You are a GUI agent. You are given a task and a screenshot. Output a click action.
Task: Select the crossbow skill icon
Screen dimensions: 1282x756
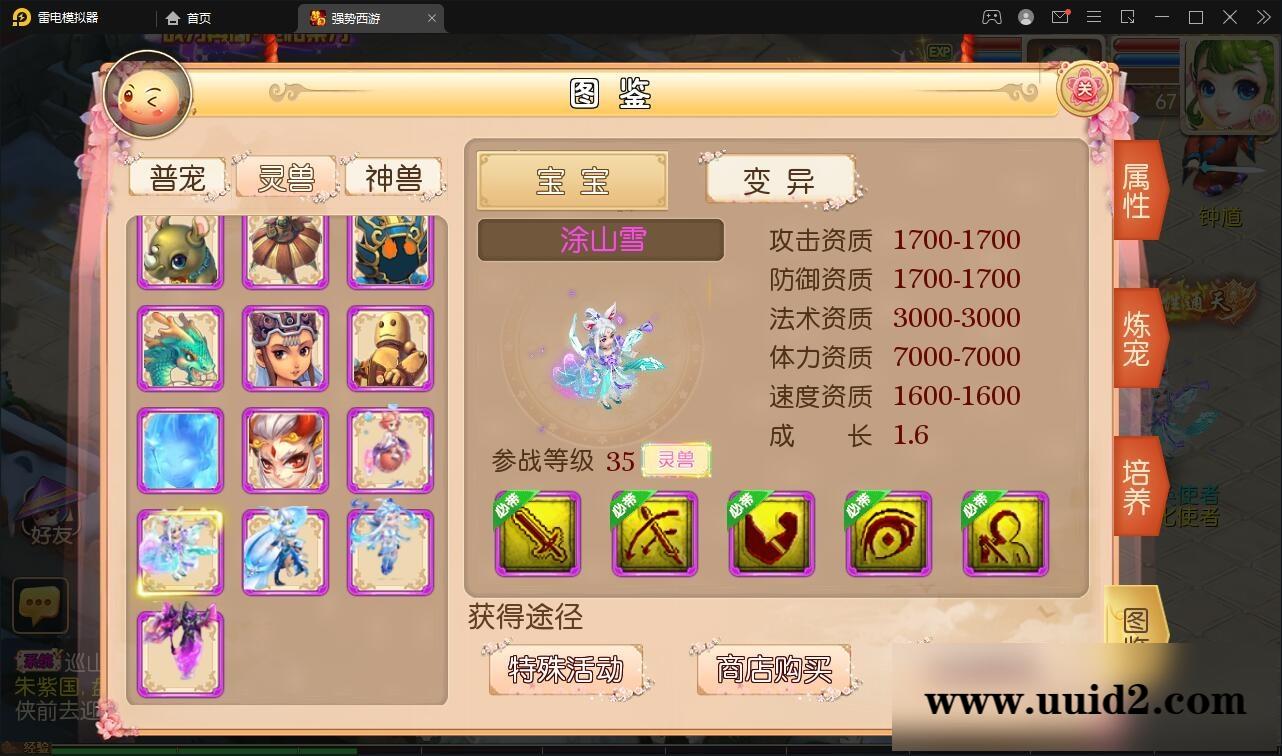tap(655, 535)
